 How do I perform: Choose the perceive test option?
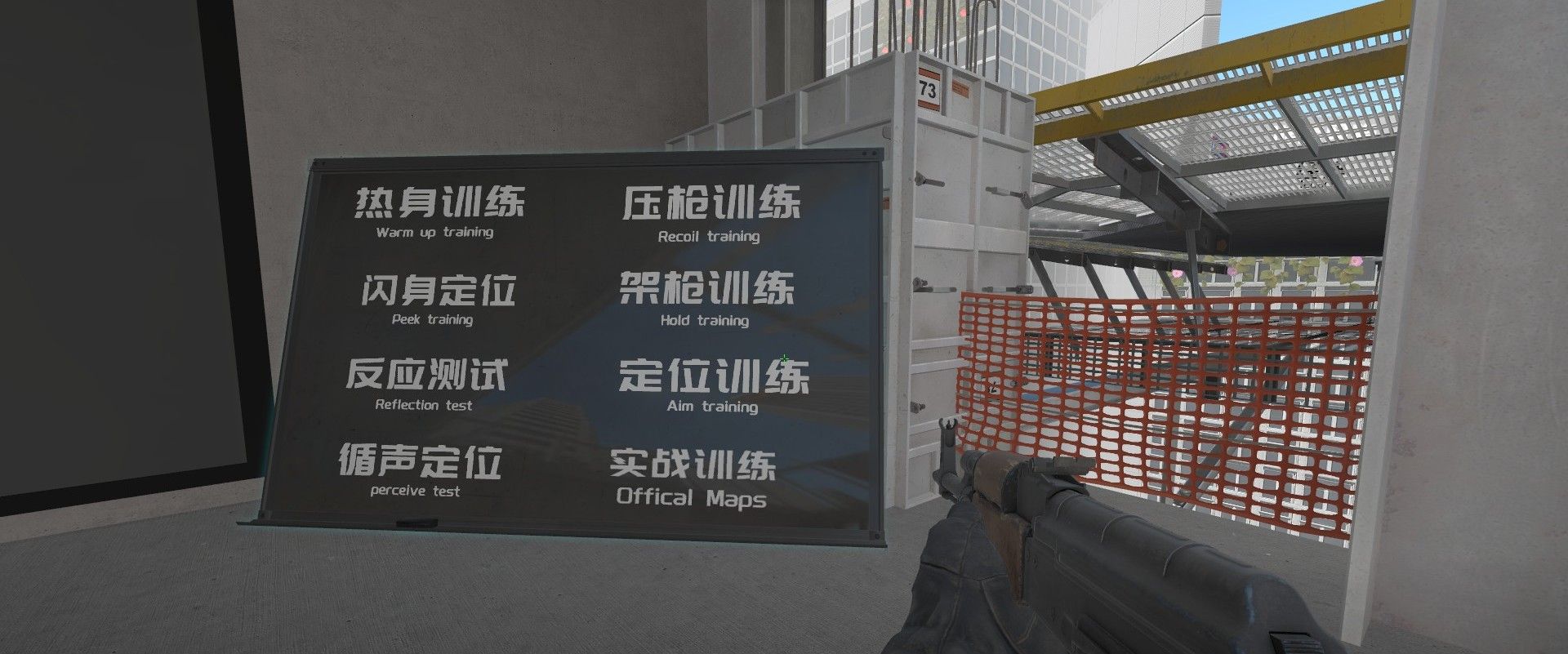419,470
